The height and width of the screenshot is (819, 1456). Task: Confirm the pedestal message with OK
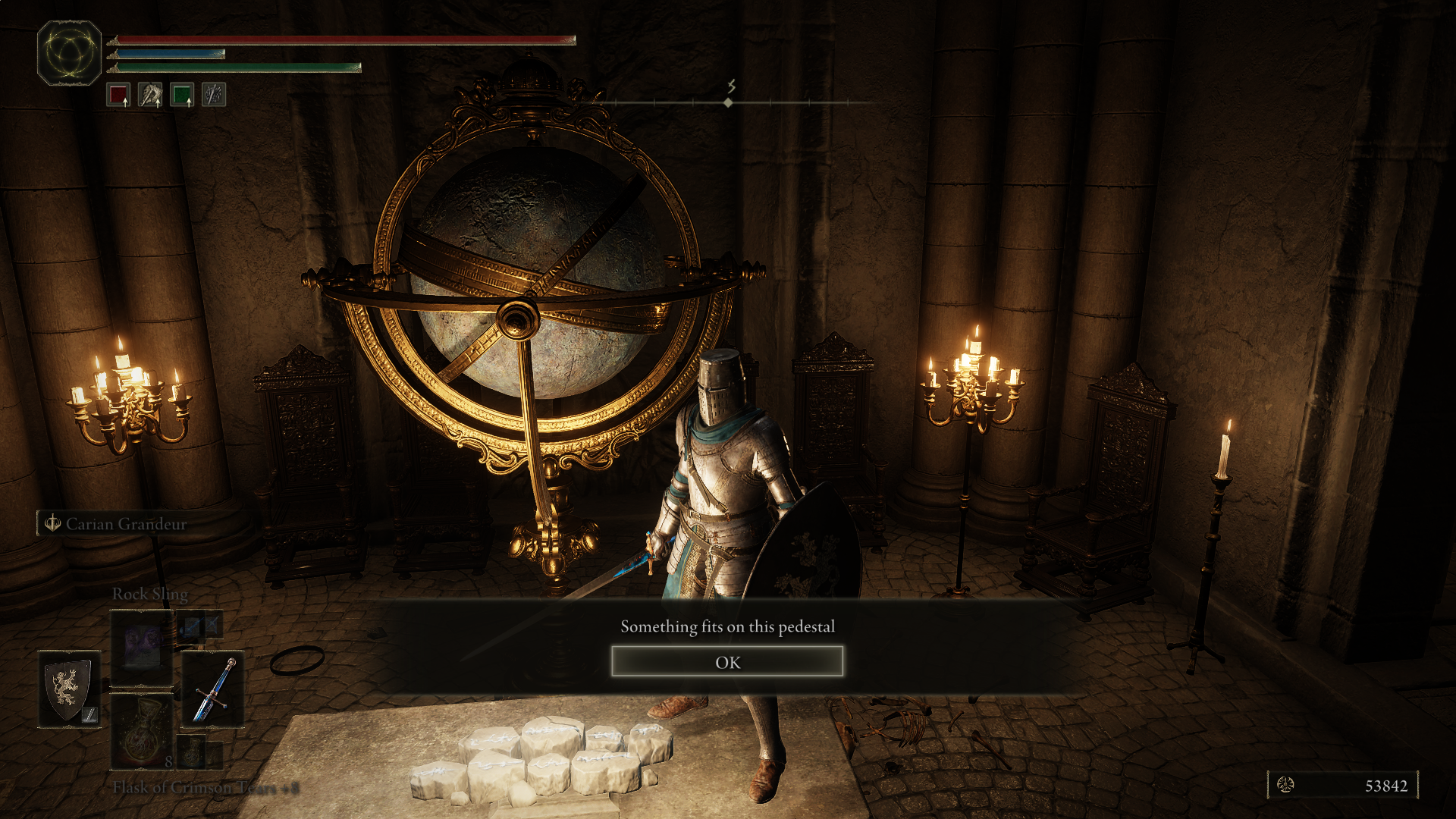[x=726, y=662]
